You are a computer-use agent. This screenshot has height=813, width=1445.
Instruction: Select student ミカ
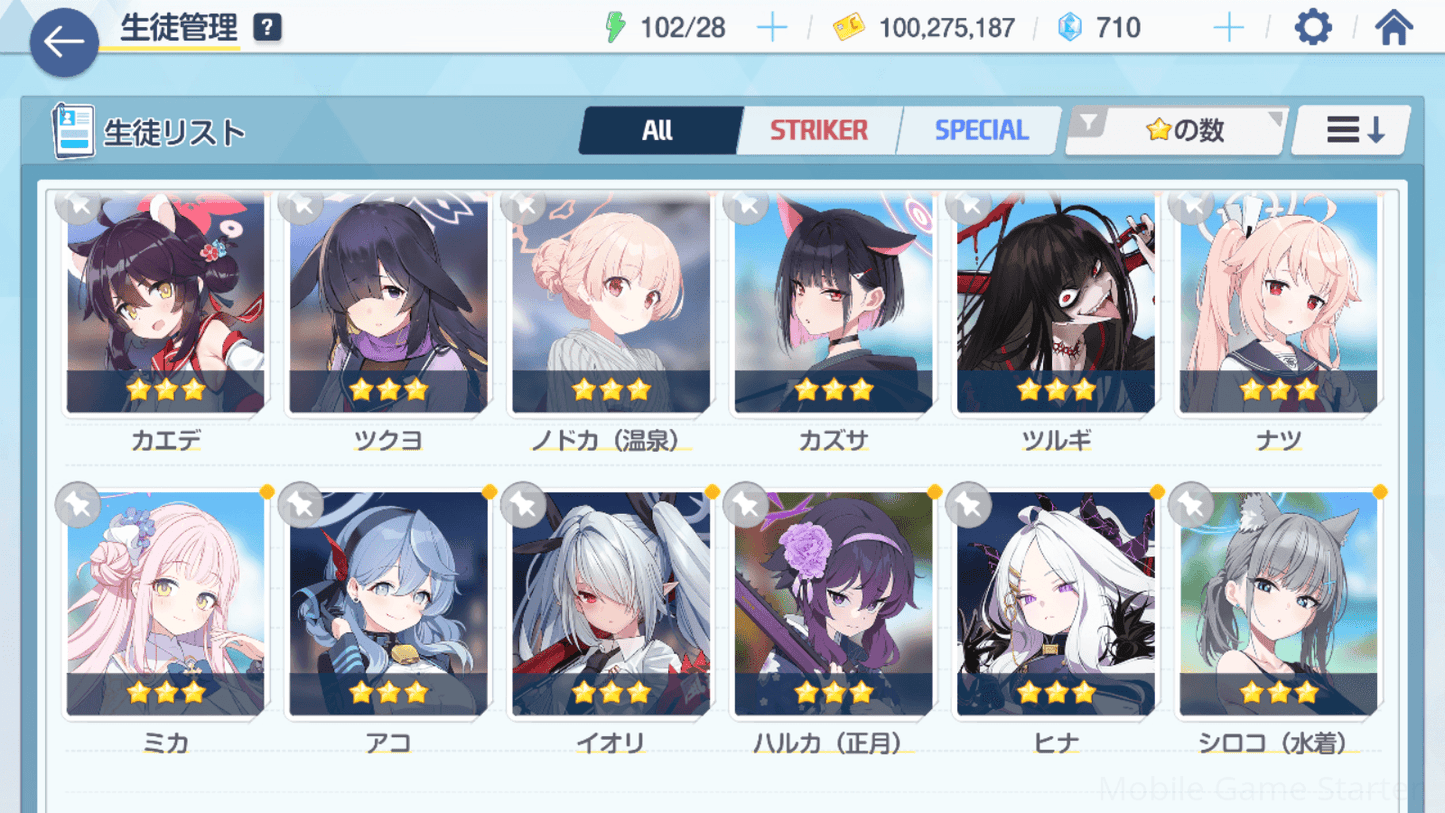(x=166, y=605)
